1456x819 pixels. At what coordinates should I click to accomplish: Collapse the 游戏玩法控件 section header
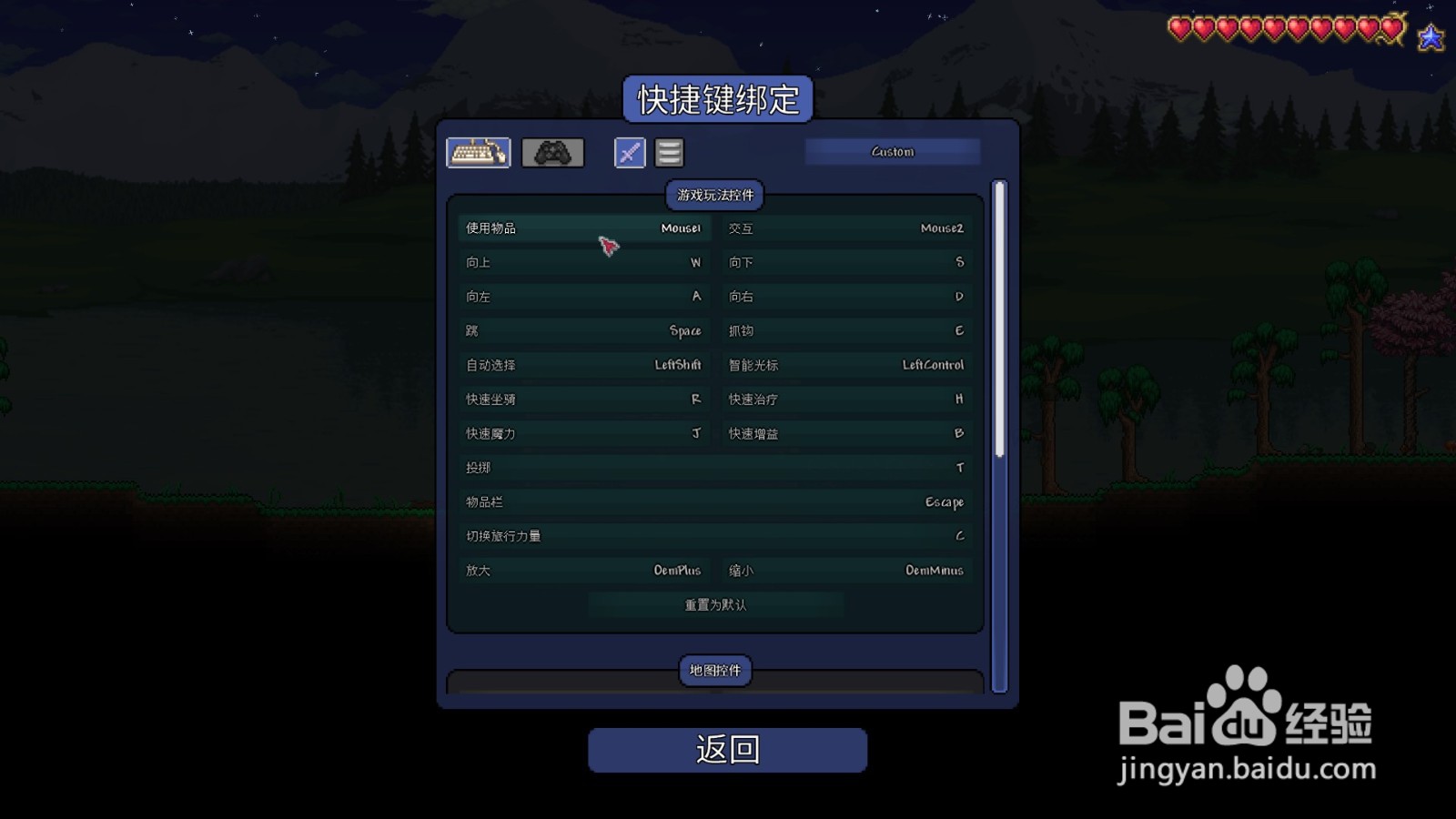[714, 197]
